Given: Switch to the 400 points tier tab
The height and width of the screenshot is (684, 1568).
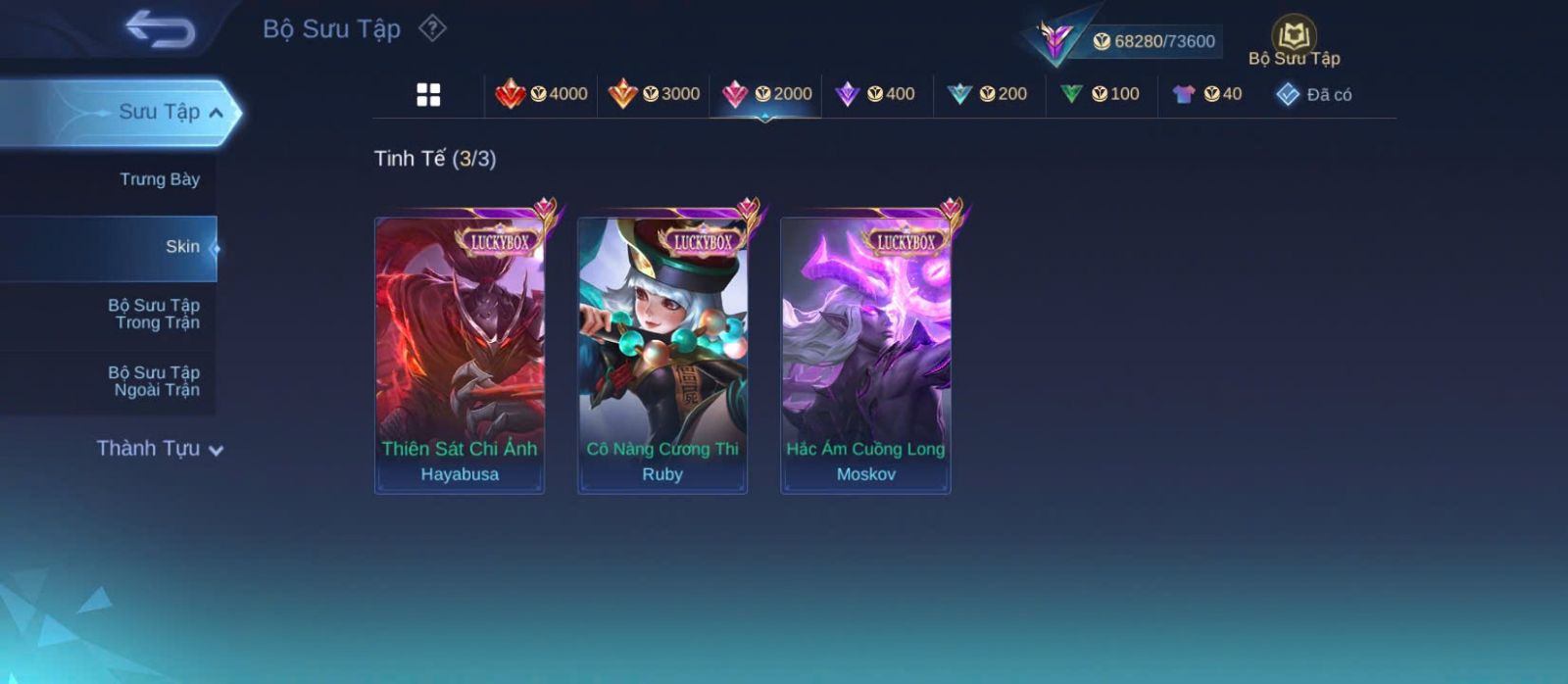Looking at the screenshot, I should point(875,94).
